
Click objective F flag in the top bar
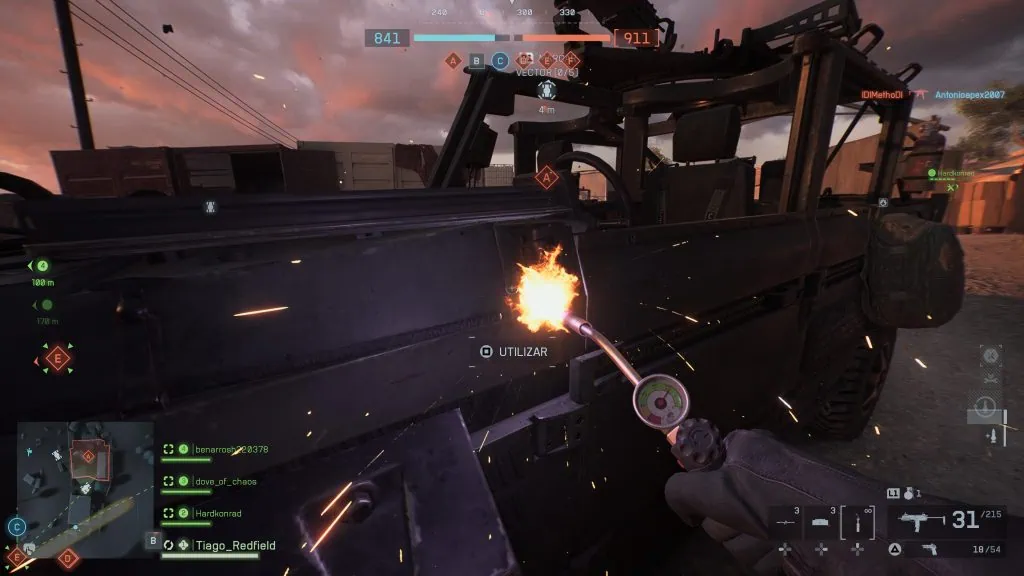click(572, 60)
